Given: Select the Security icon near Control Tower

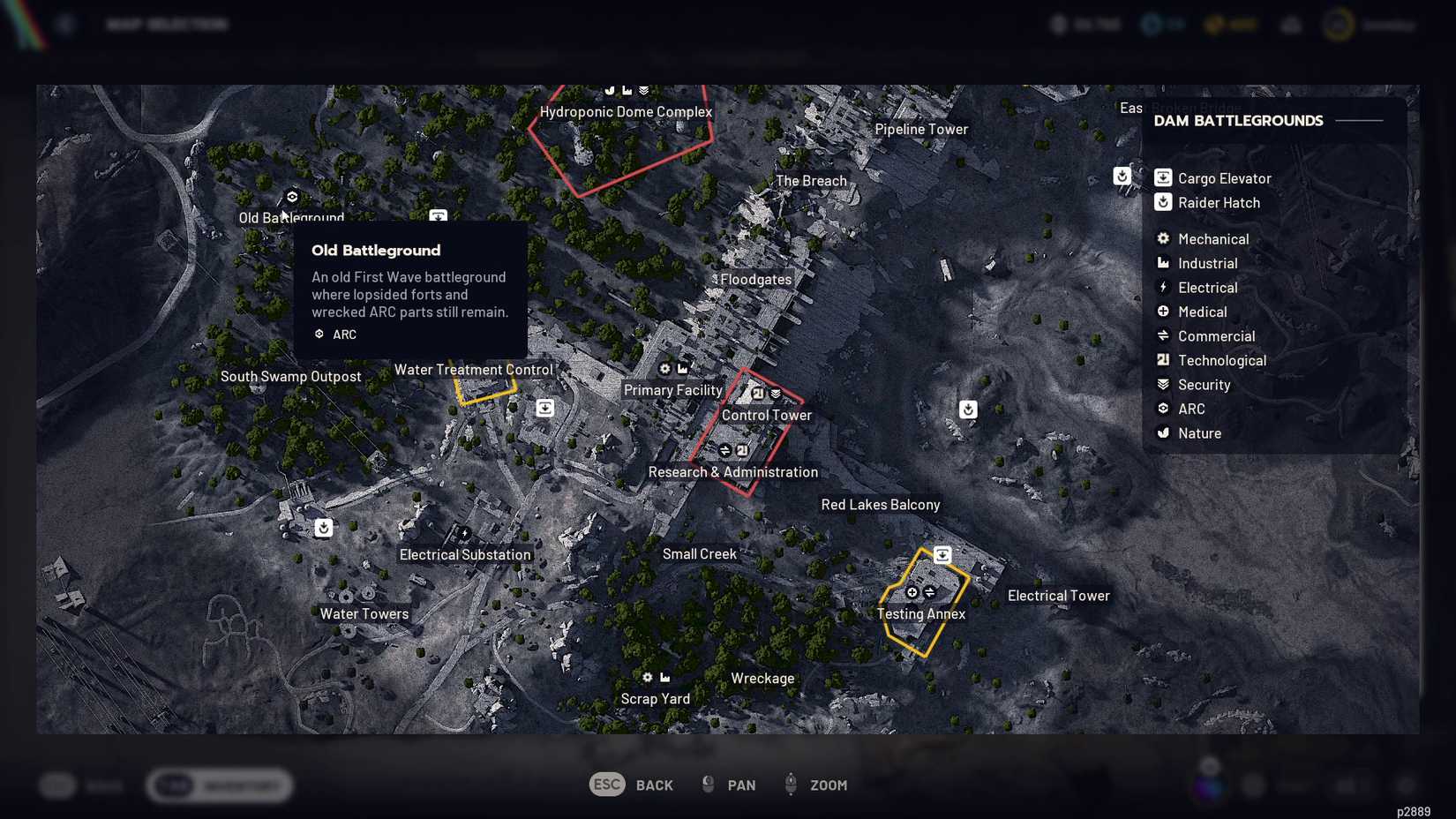Looking at the screenshot, I should coord(775,394).
